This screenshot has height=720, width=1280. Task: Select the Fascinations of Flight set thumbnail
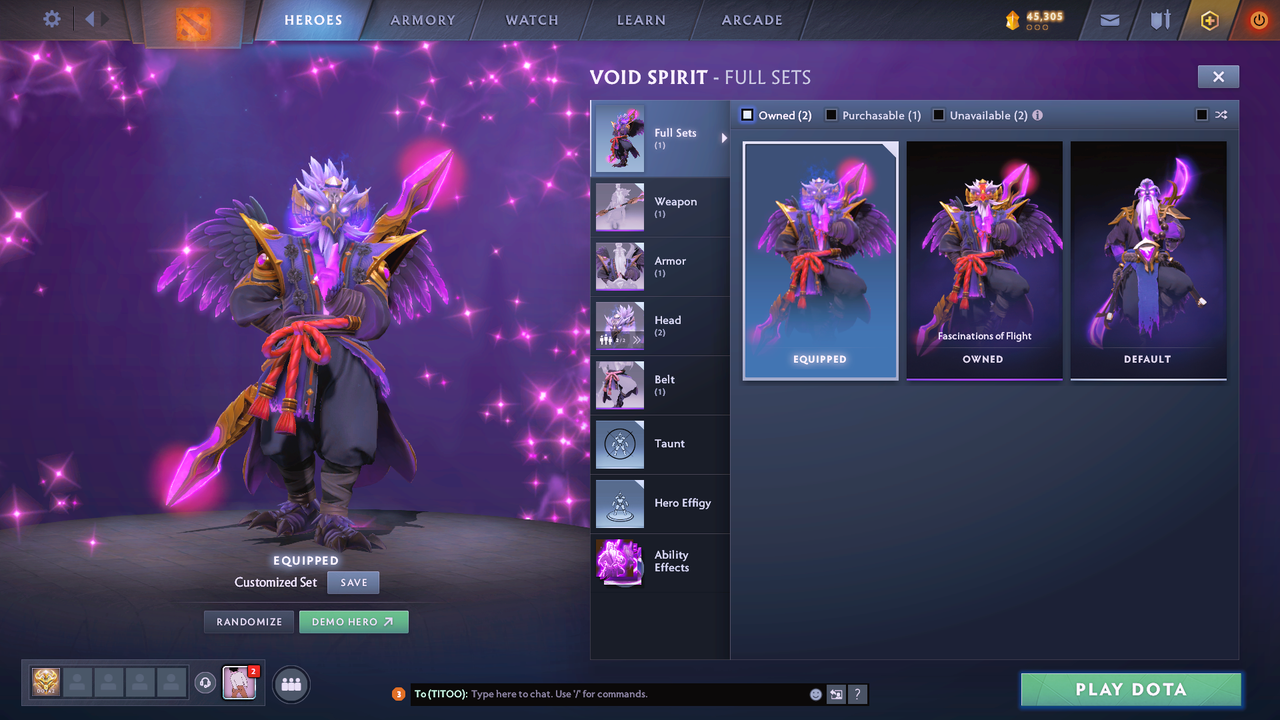pos(984,255)
